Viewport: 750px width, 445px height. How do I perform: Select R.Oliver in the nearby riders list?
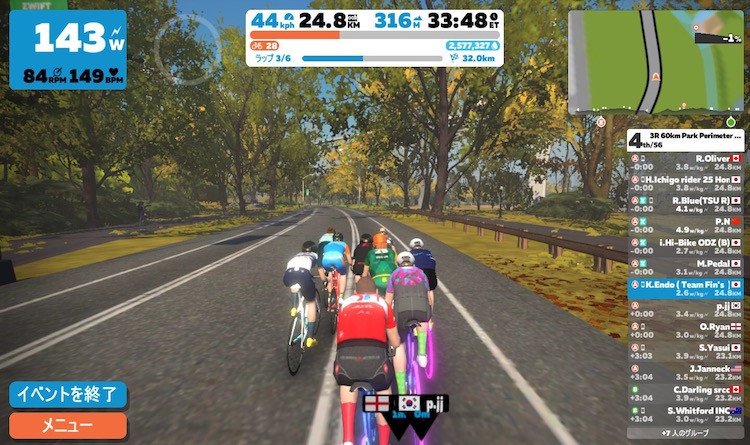(x=687, y=163)
